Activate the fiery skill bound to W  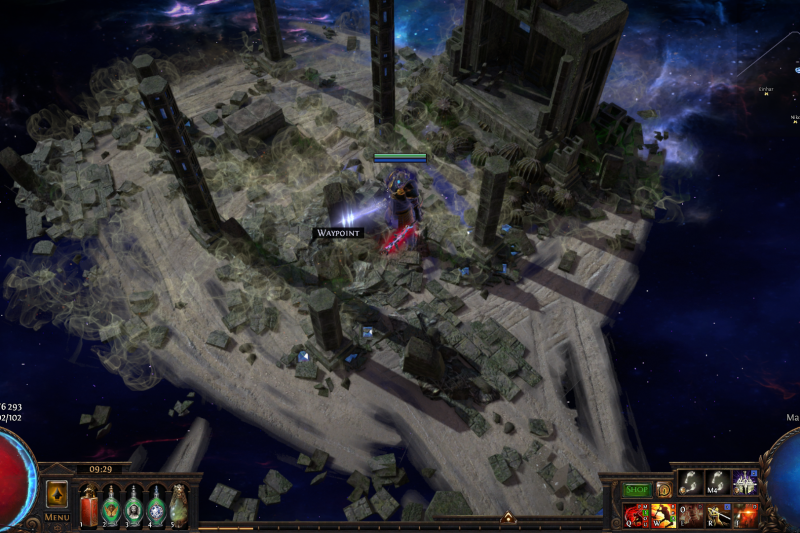coord(664,516)
